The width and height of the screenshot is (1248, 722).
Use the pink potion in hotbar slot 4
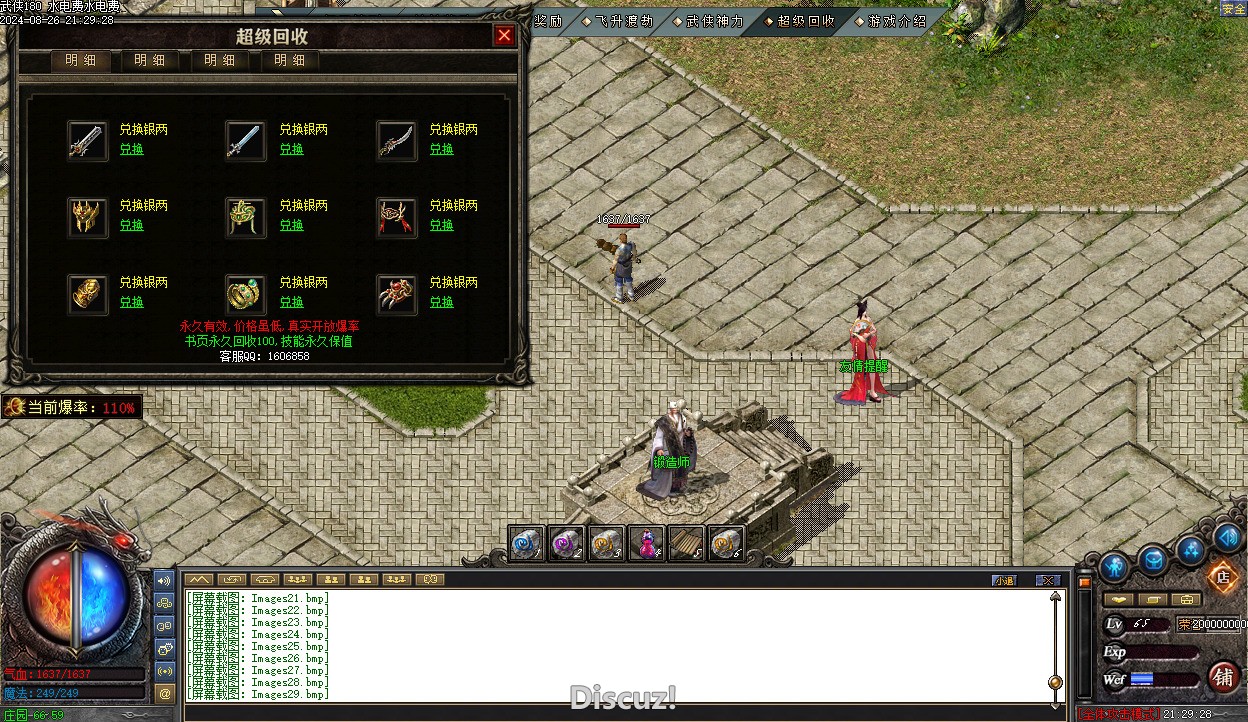pos(647,543)
